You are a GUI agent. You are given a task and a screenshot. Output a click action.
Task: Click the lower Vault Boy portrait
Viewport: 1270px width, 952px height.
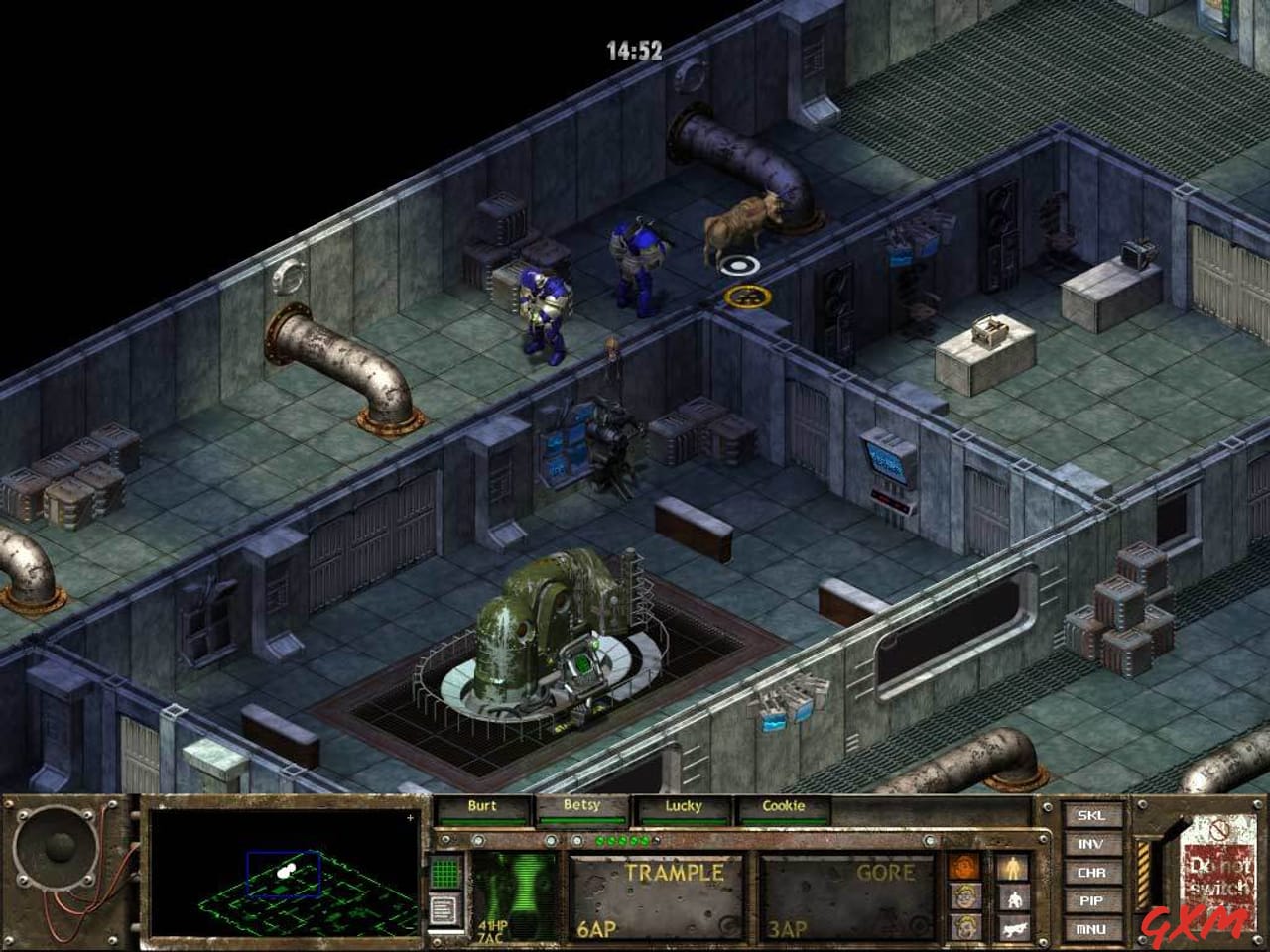tap(965, 928)
